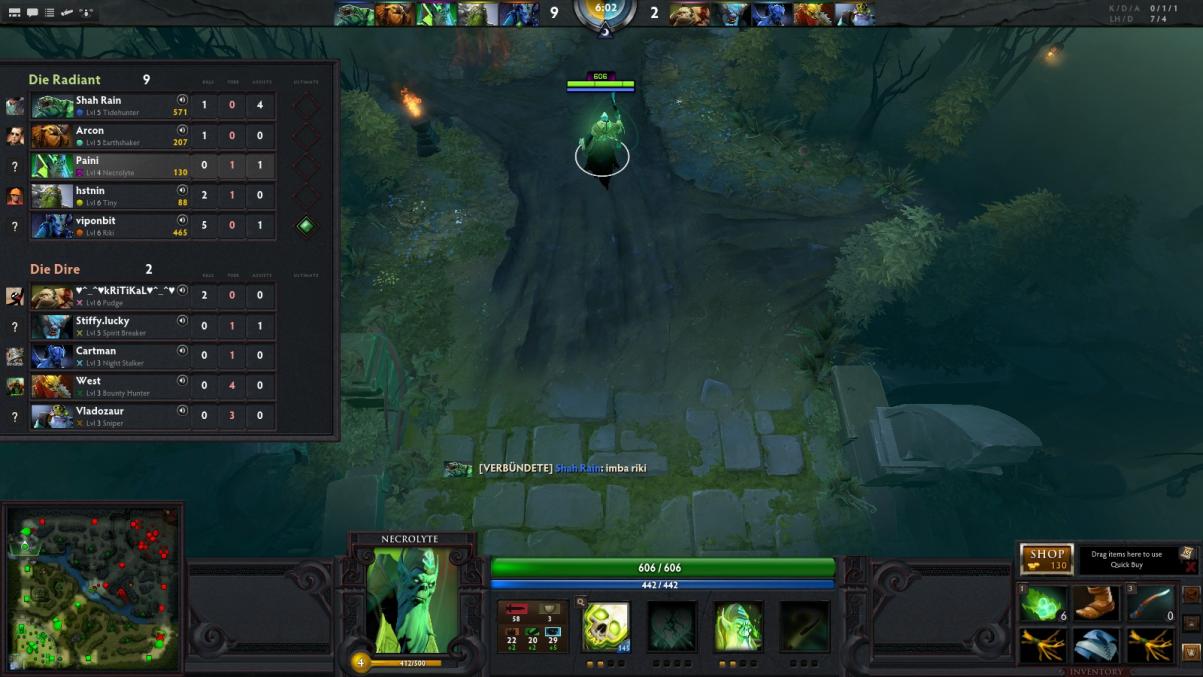Select West's Bounty Hunter row

click(x=110, y=386)
